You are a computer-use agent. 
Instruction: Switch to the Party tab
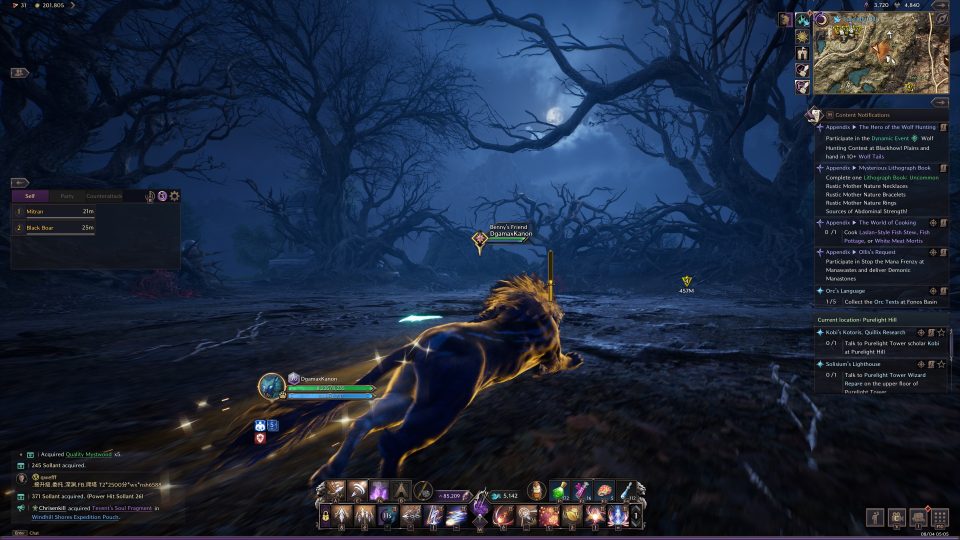[x=67, y=196]
